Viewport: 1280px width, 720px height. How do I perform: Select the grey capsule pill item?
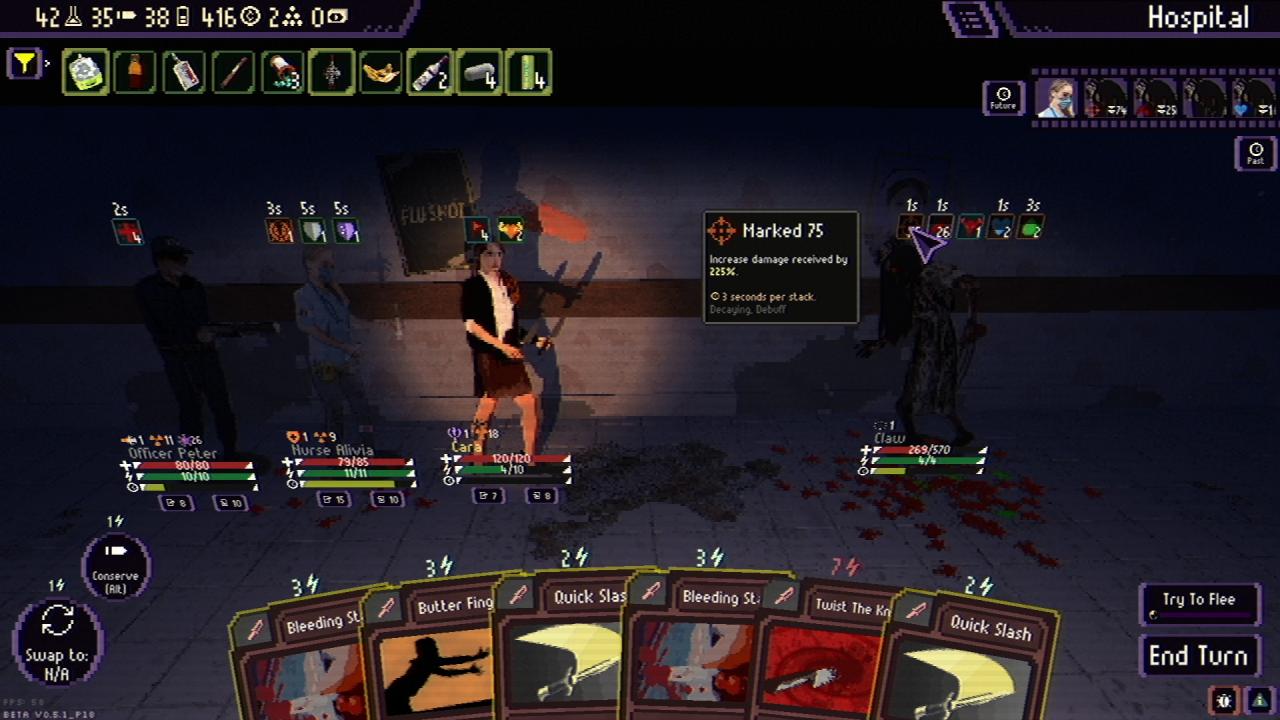click(x=478, y=72)
